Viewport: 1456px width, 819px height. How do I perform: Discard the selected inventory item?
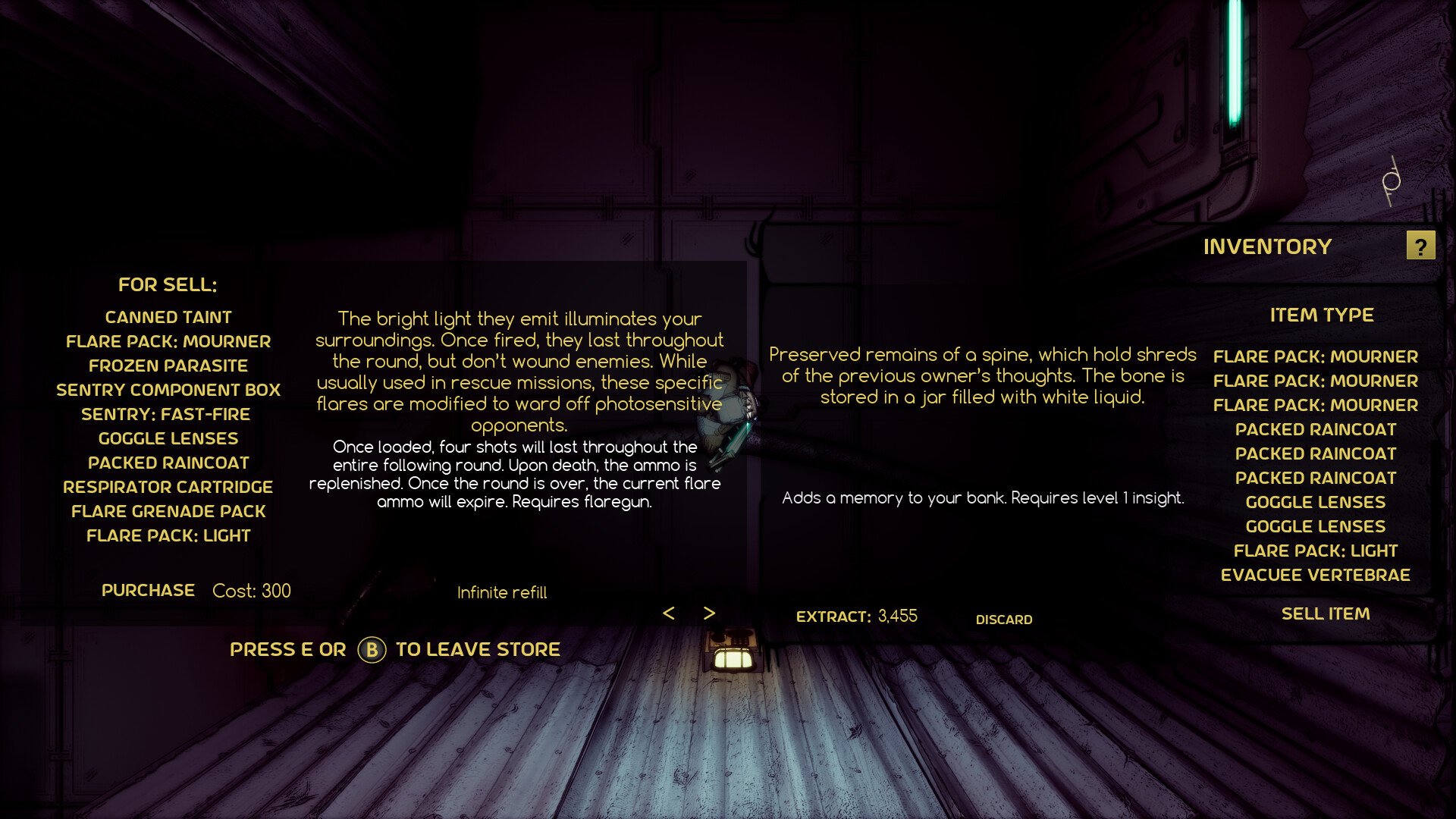coord(1003,620)
